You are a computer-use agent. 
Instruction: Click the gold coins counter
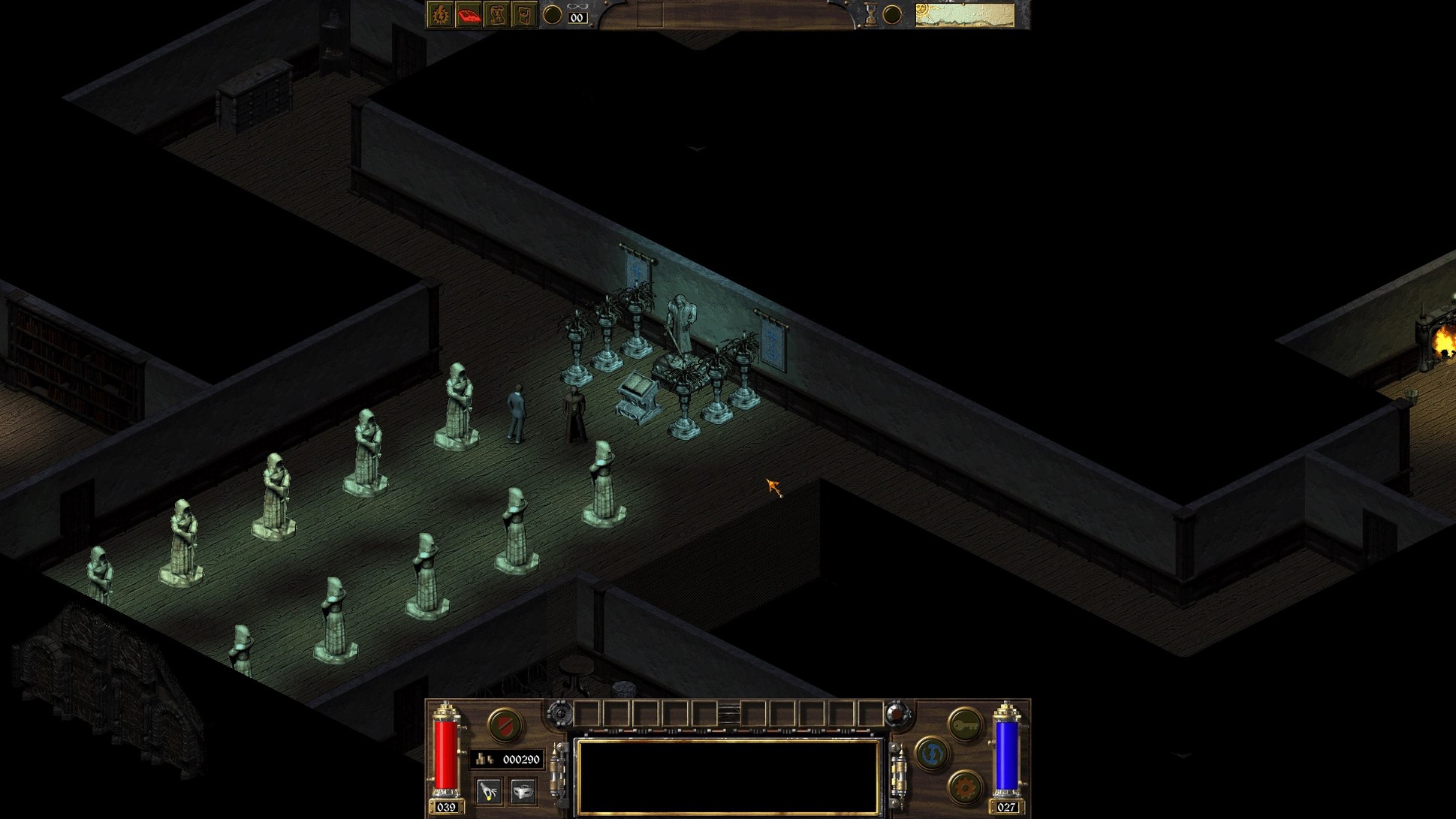pos(508,760)
